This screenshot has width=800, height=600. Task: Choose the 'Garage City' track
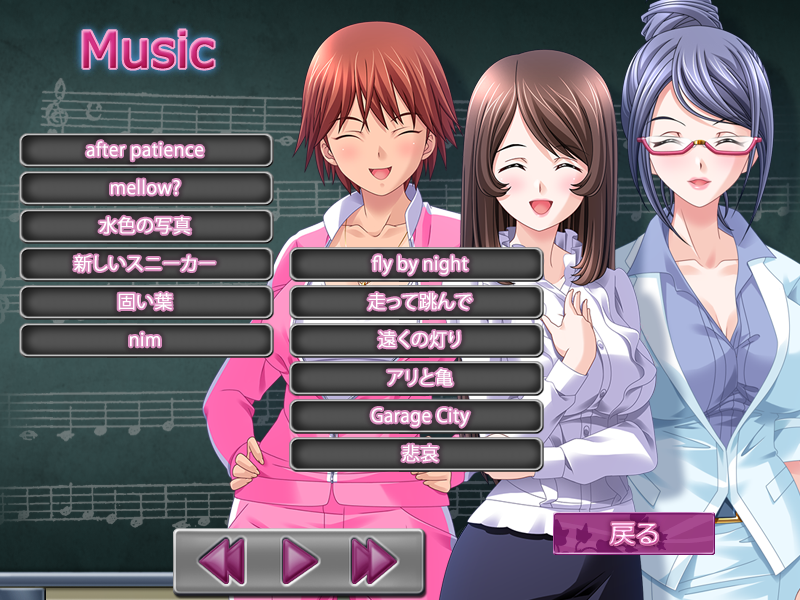[x=416, y=416]
